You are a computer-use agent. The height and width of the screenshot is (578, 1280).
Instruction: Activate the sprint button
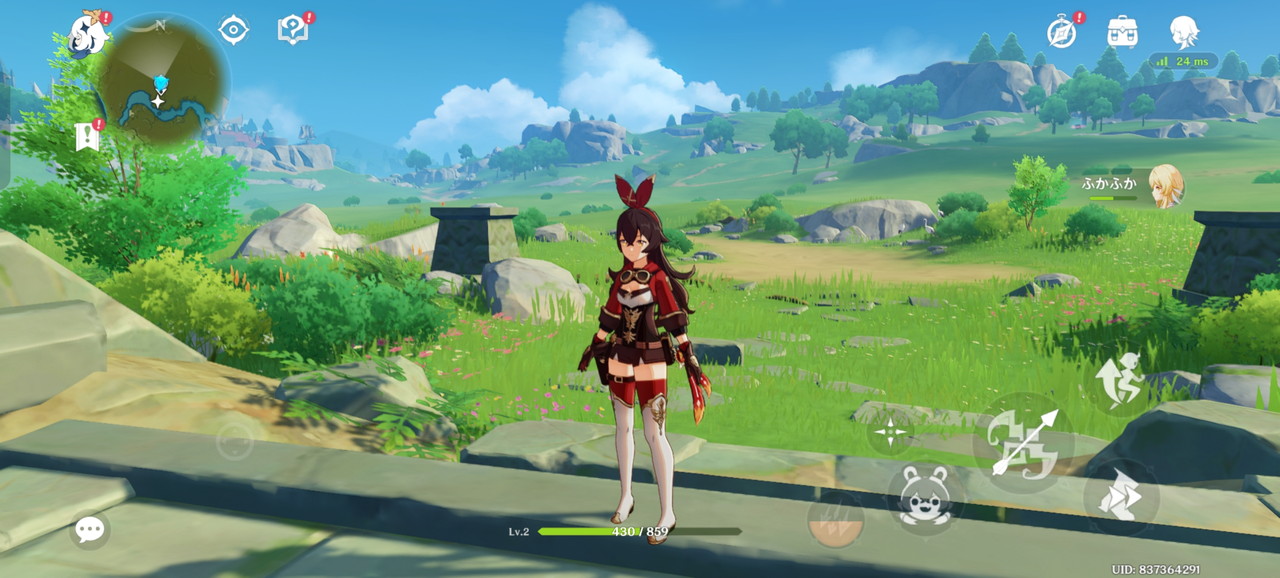click(1120, 381)
